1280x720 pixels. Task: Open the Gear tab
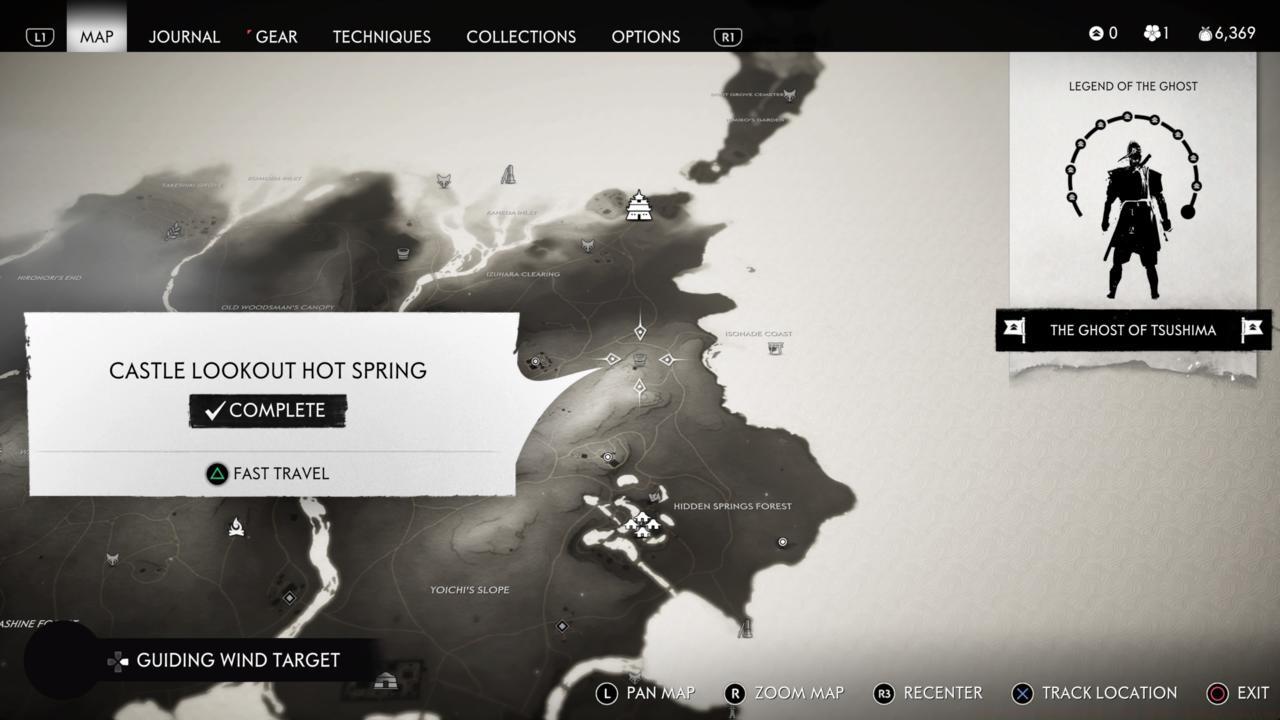[x=276, y=37]
